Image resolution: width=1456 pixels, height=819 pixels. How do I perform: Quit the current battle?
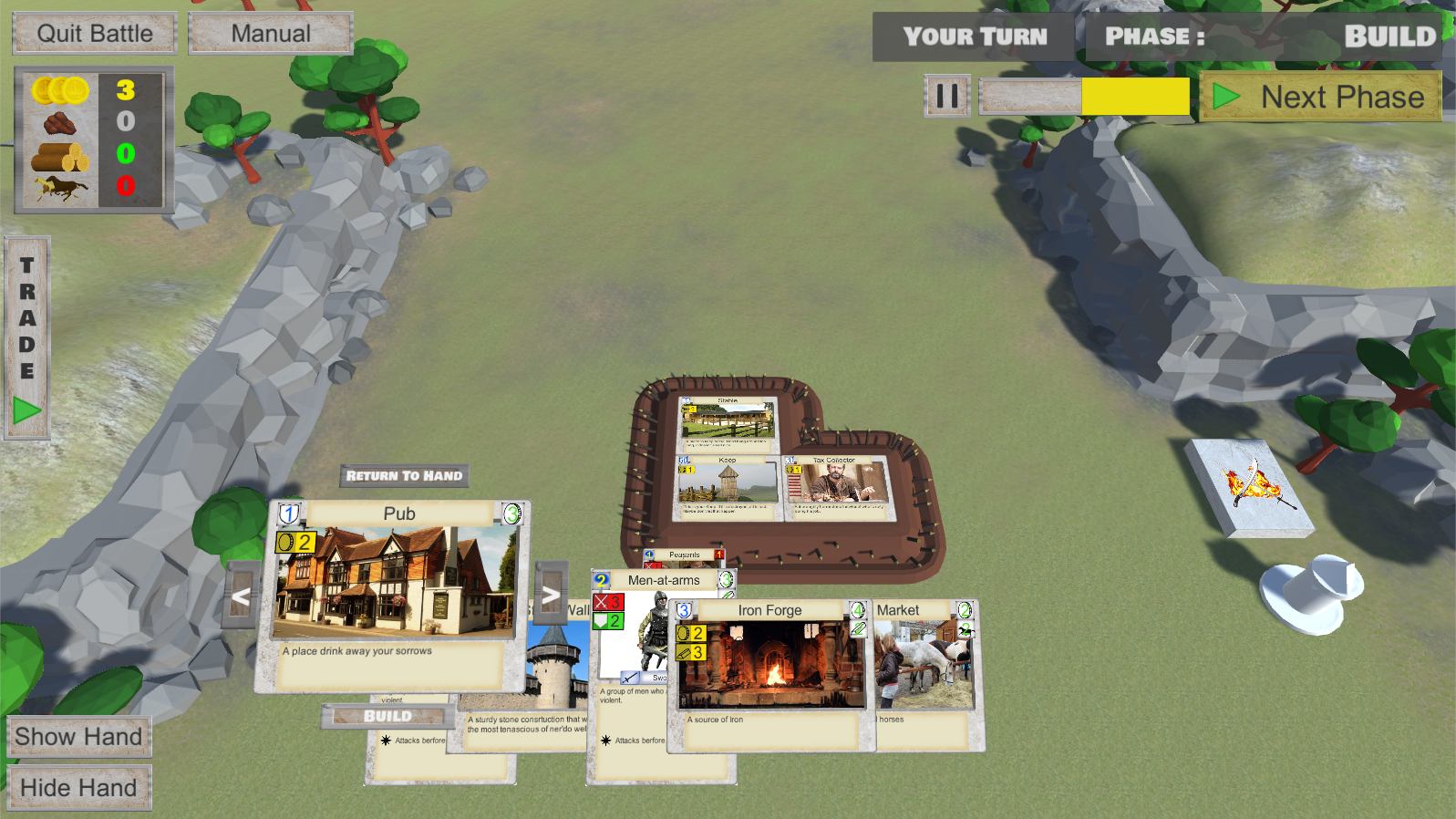[x=95, y=34]
